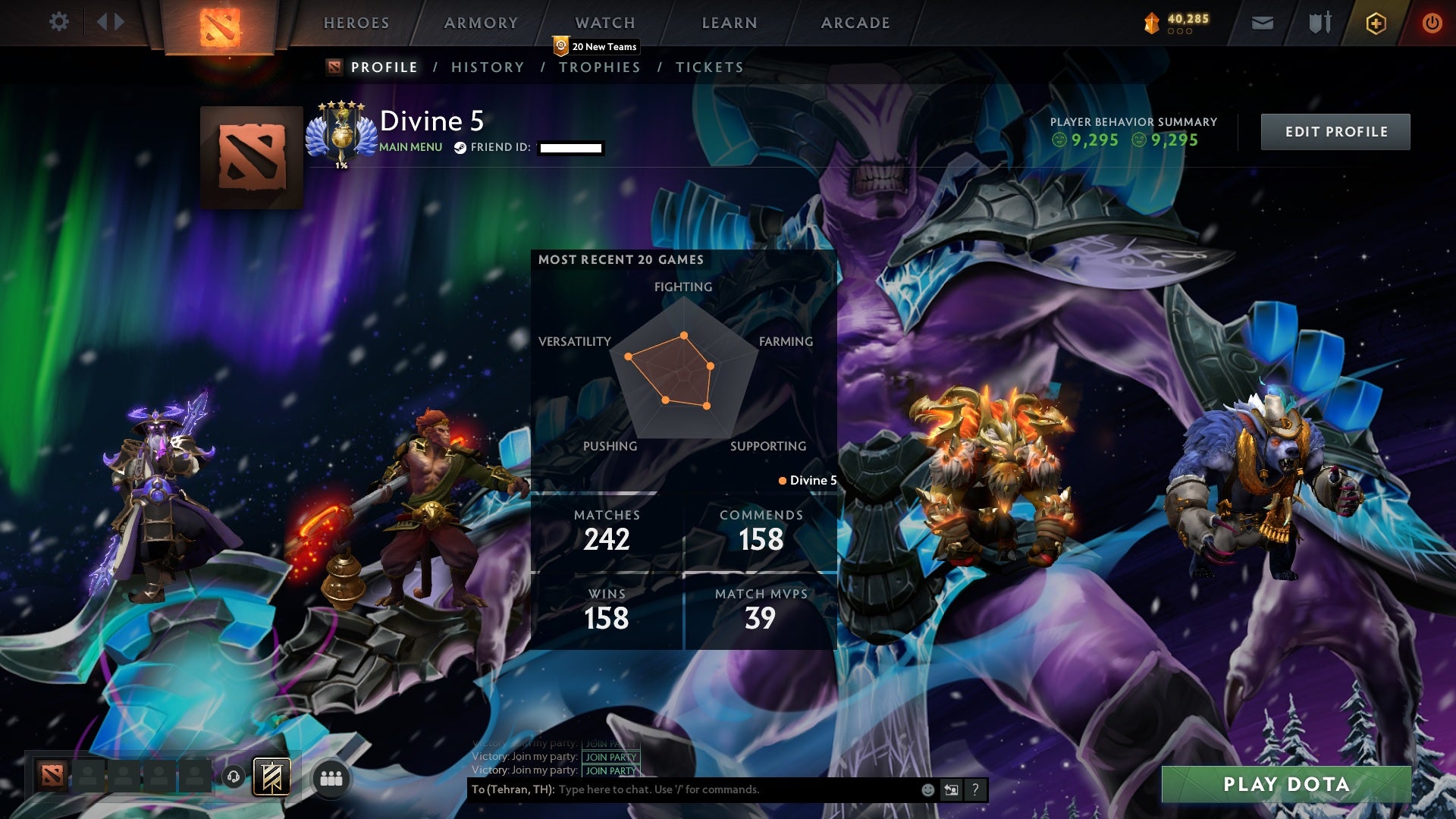1456x819 pixels.
Task: Toggle the voice chat headset icon
Action: [234, 776]
